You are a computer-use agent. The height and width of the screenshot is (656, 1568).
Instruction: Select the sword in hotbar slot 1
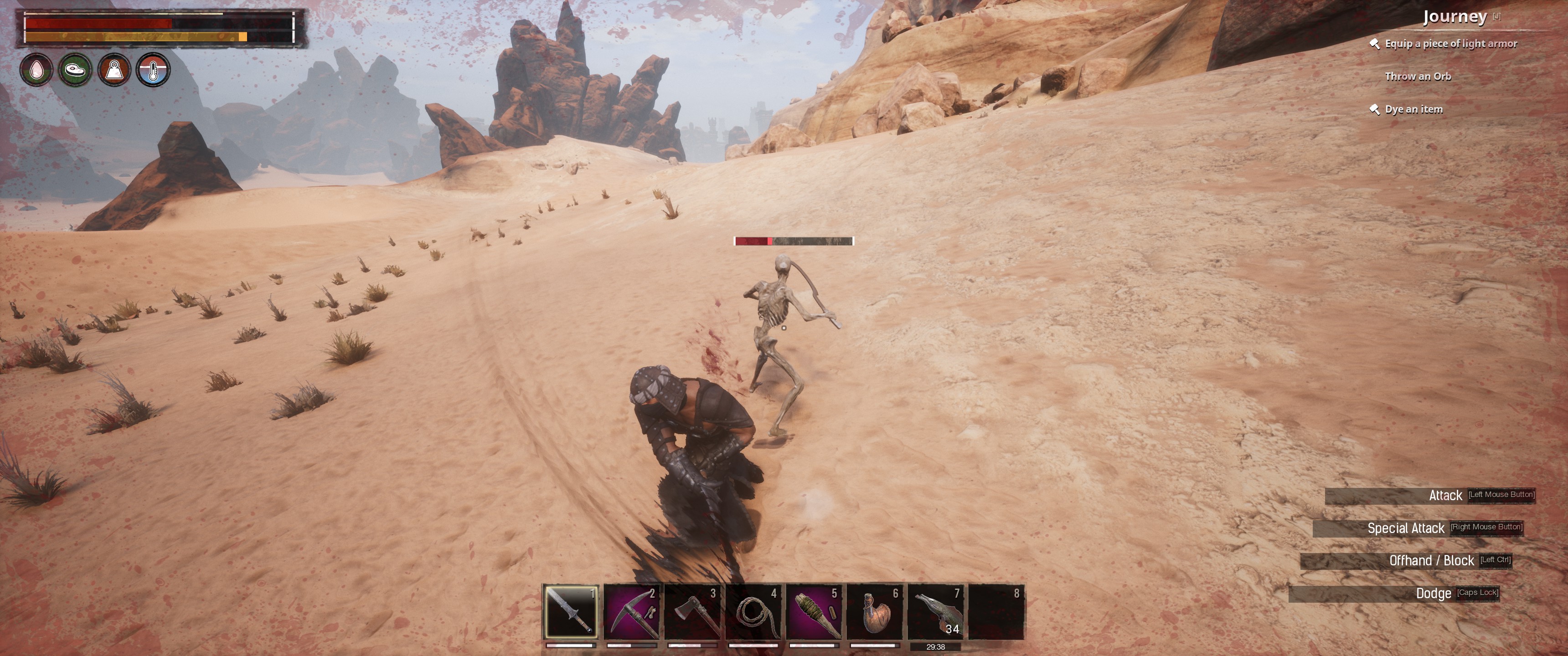tap(571, 611)
